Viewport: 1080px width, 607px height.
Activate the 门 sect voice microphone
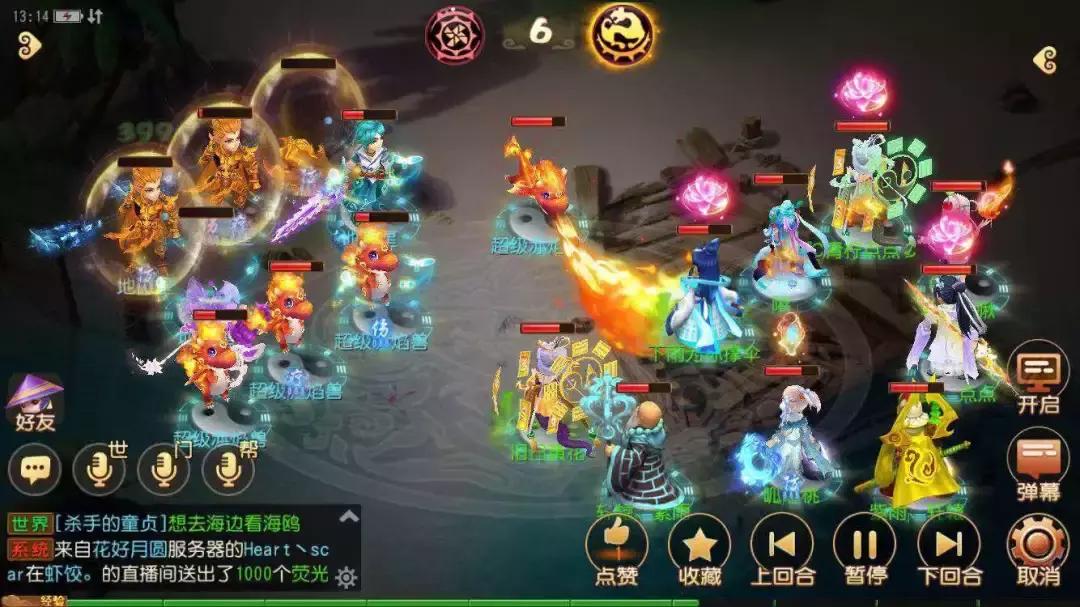point(163,468)
